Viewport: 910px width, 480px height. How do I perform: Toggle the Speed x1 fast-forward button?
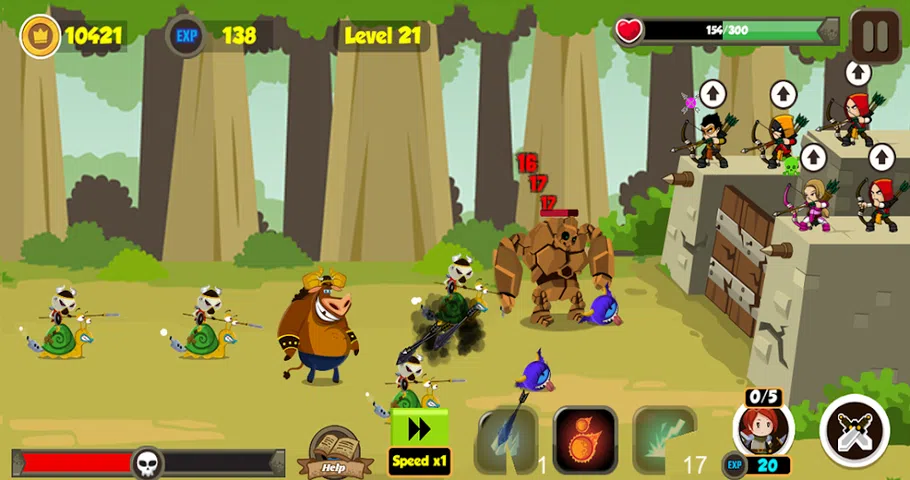click(420, 441)
